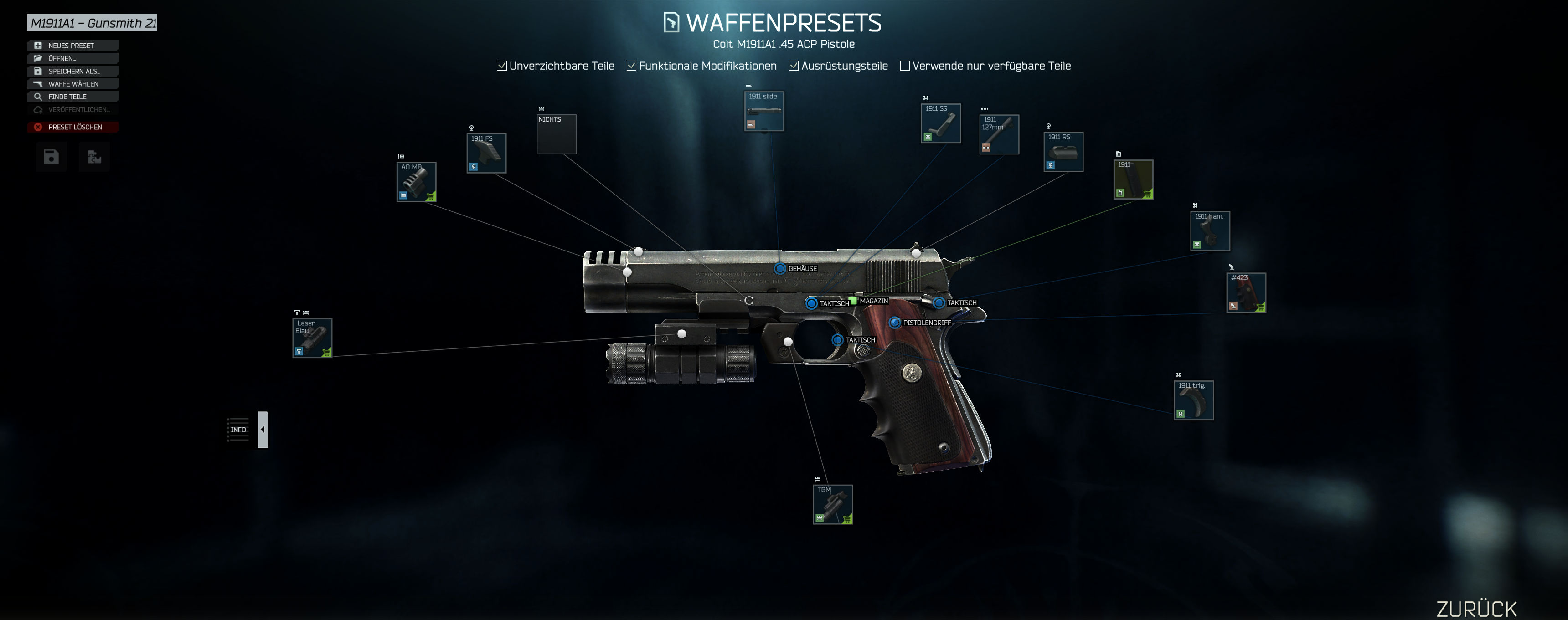Select Waffe Wählen to pick a weapon
The height and width of the screenshot is (620, 1568).
pyautogui.click(x=72, y=84)
